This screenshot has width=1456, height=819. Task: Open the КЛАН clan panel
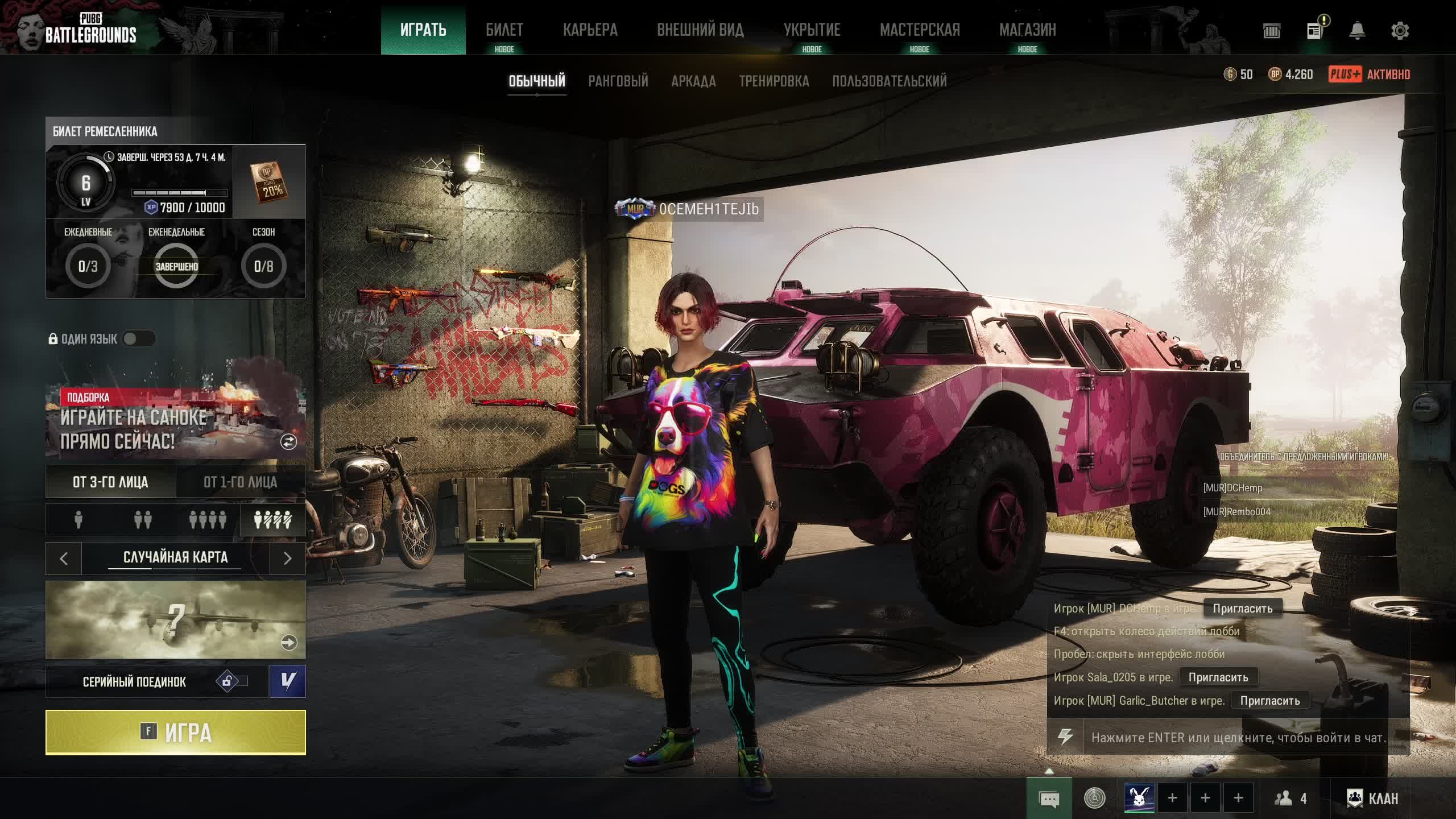pos(1372,799)
